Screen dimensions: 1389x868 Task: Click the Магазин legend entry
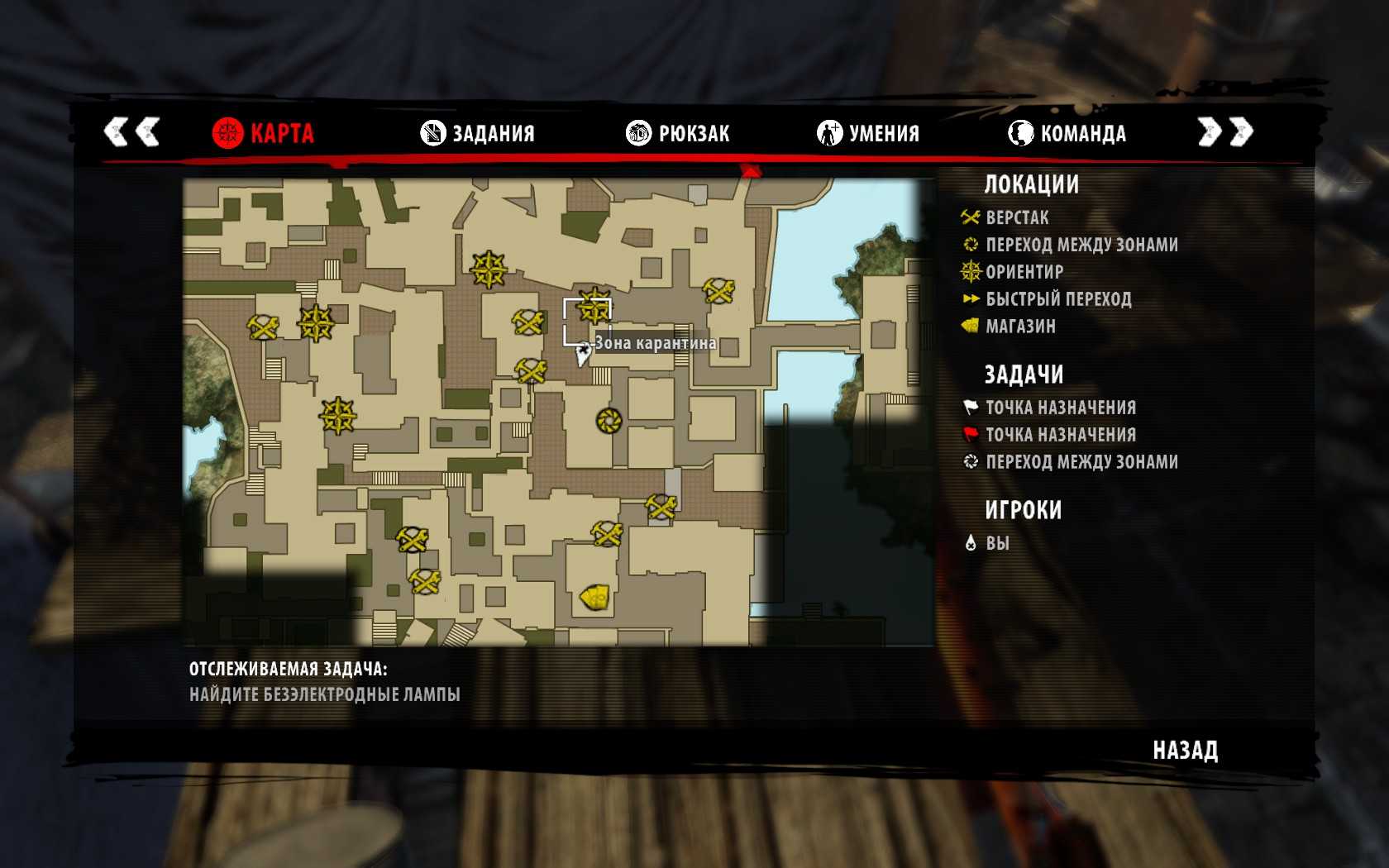[1019, 327]
